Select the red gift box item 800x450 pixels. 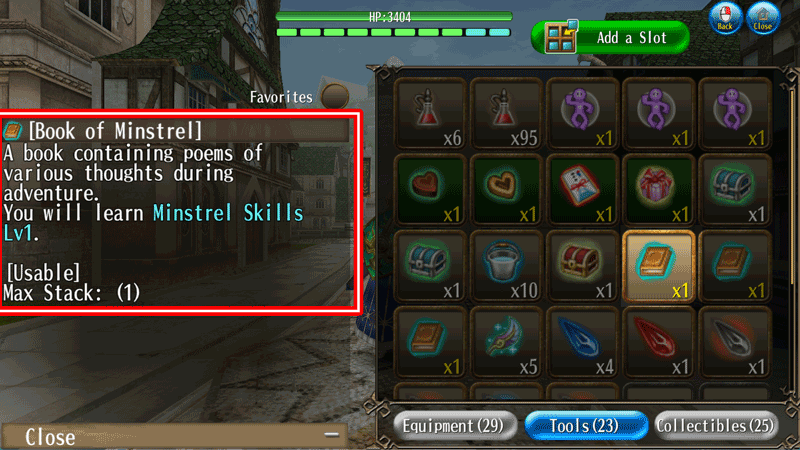tap(658, 187)
